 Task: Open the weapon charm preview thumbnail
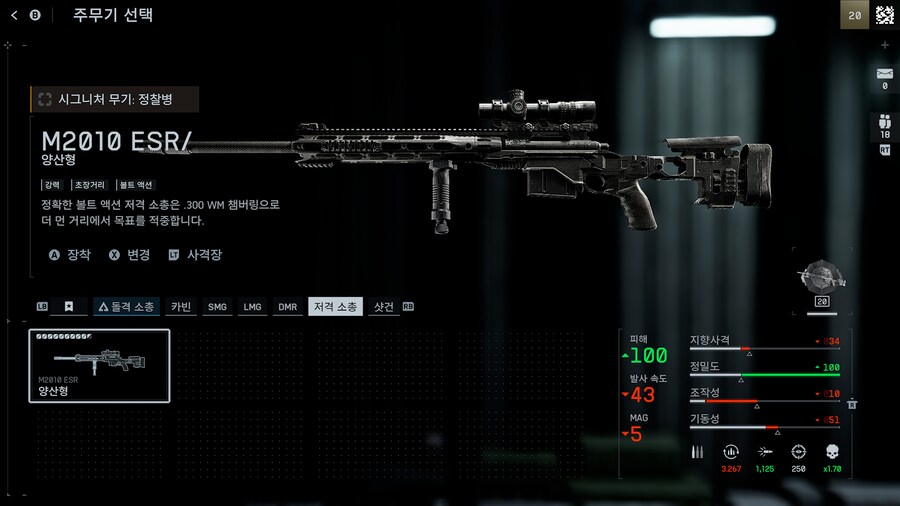point(824,279)
